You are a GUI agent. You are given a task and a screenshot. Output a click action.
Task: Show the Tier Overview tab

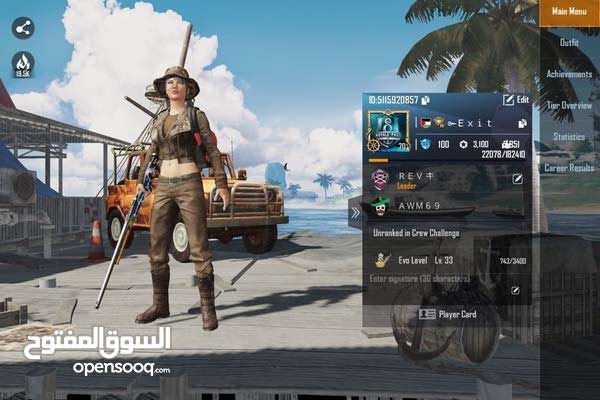pos(569,105)
